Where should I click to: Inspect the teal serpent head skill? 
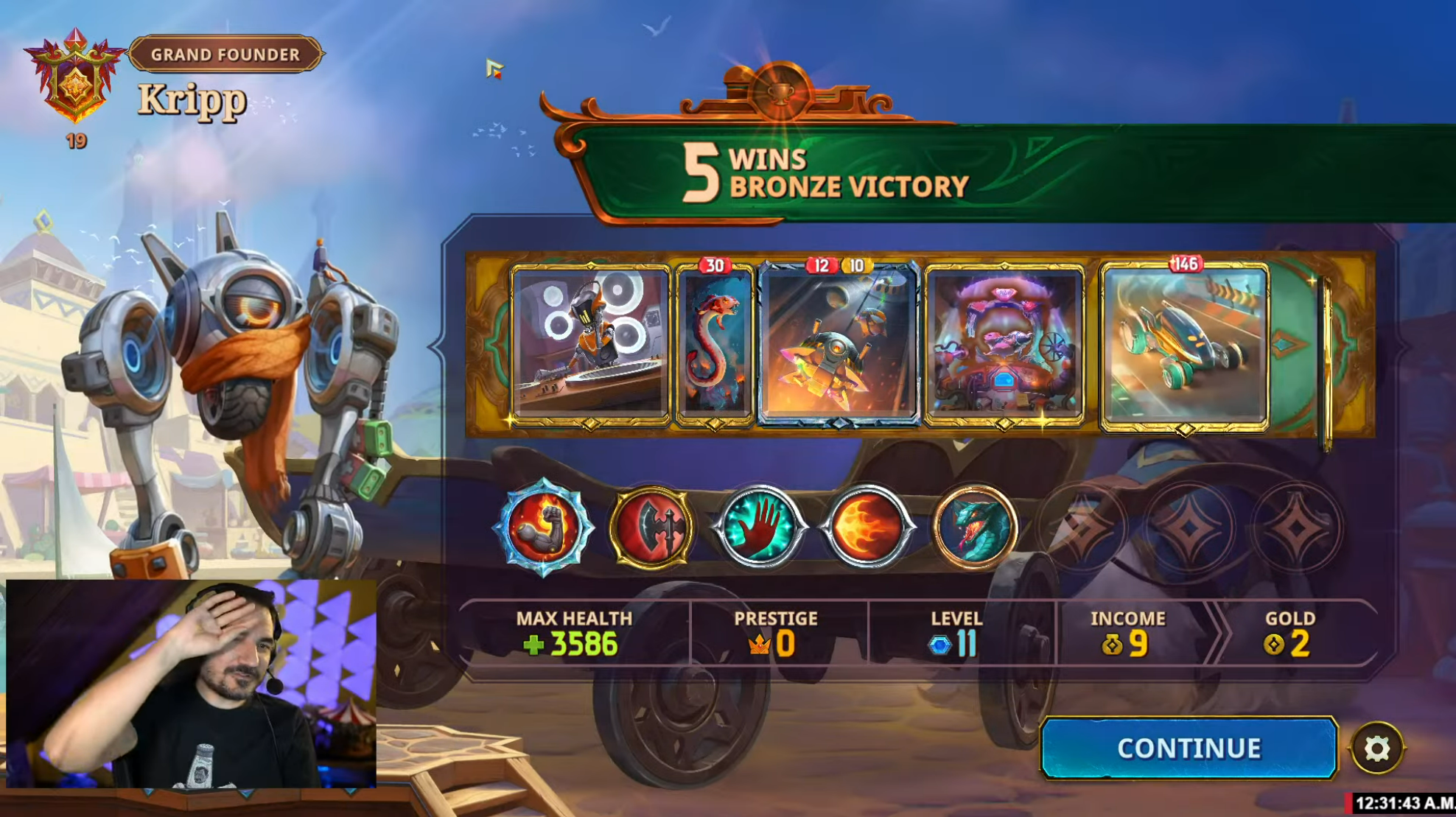[974, 527]
